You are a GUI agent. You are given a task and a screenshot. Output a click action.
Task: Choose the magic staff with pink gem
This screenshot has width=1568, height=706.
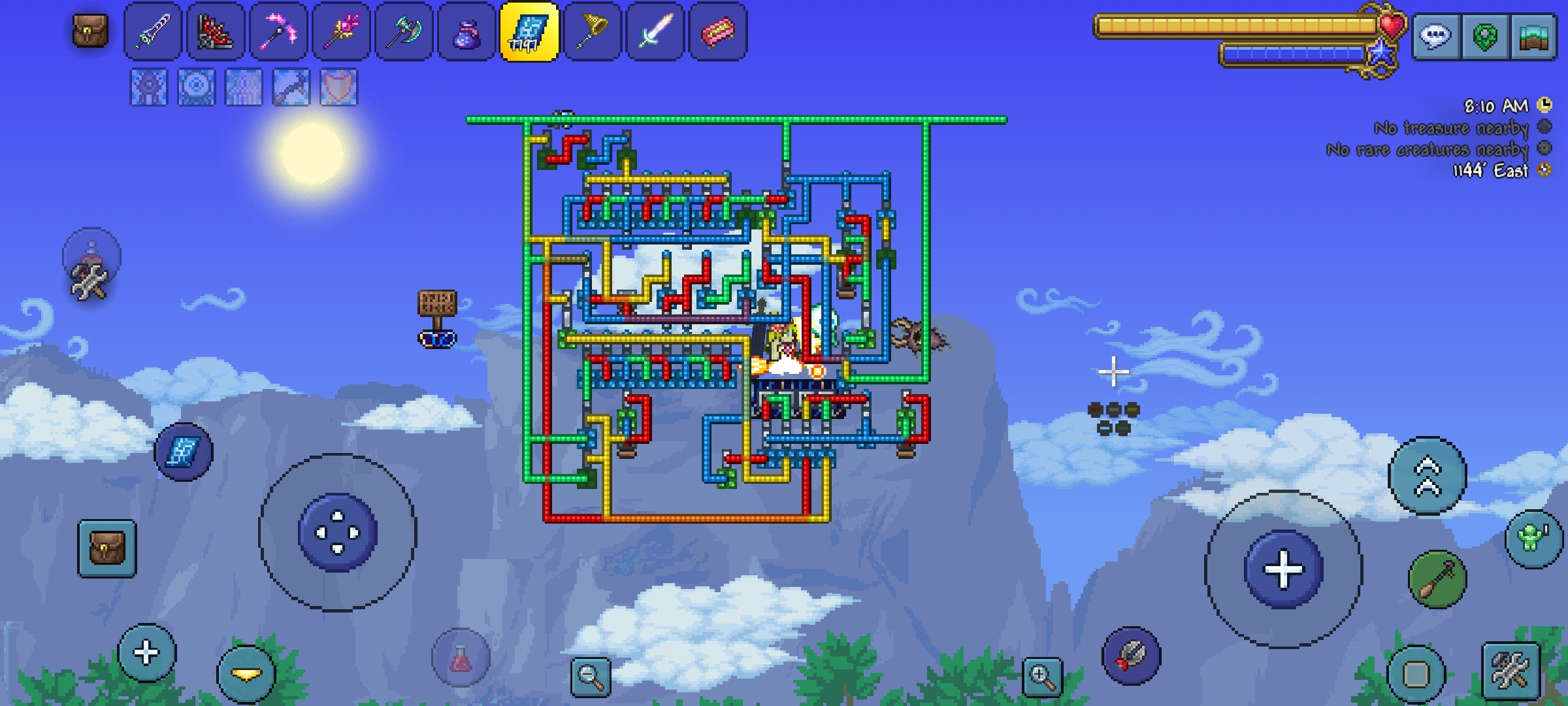[341, 31]
